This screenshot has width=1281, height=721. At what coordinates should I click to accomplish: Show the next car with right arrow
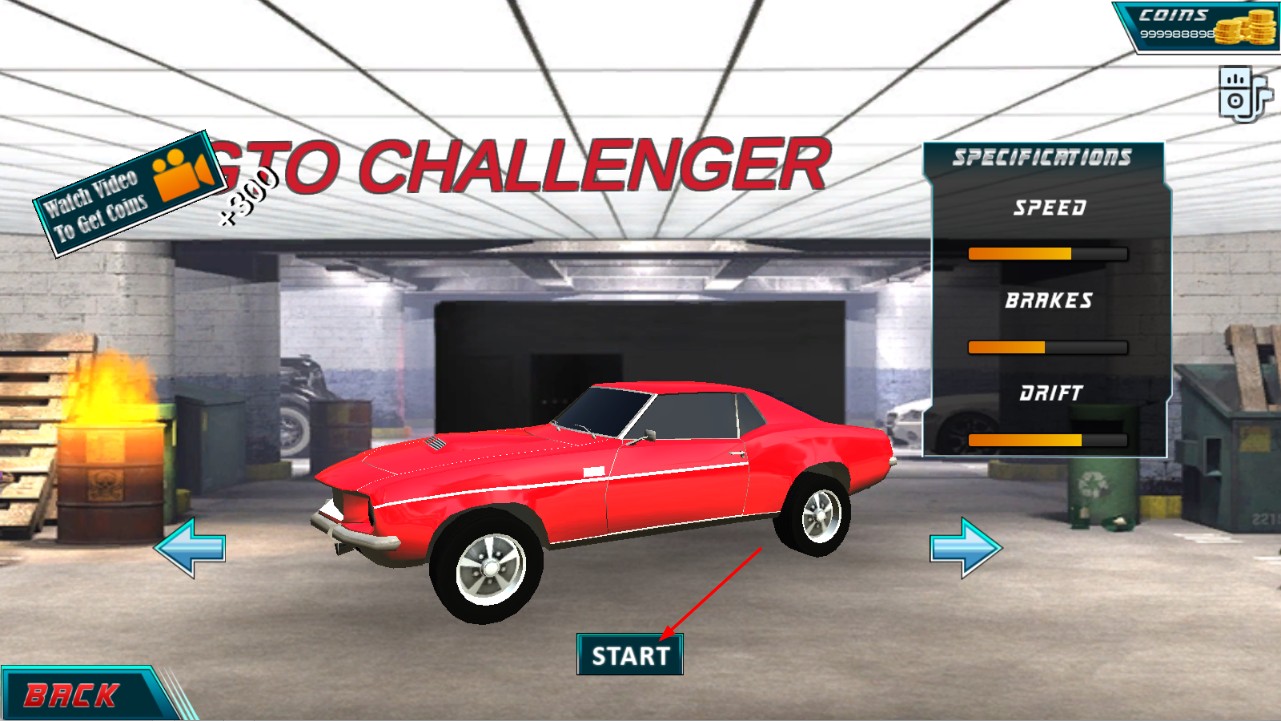pos(965,547)
